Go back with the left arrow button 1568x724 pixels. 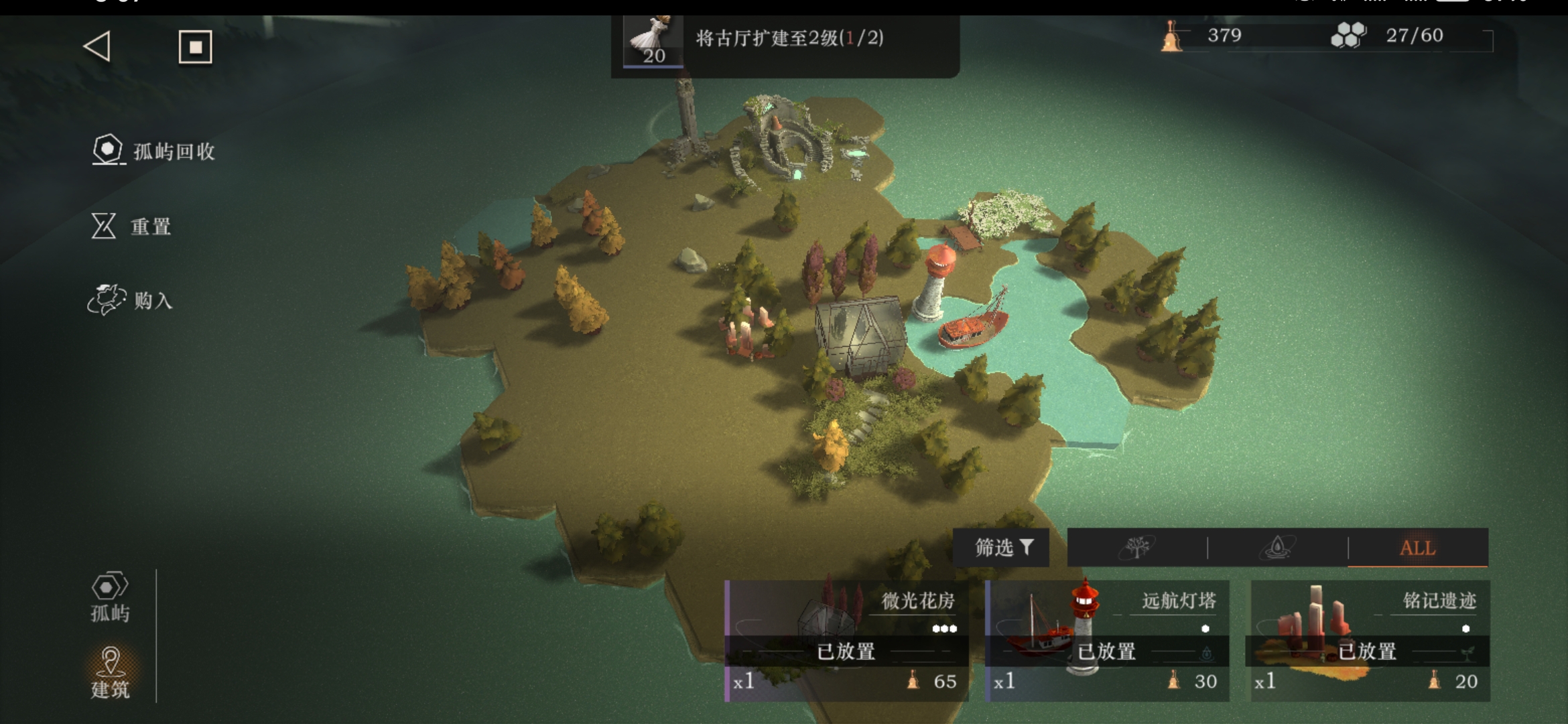(97, 47)
